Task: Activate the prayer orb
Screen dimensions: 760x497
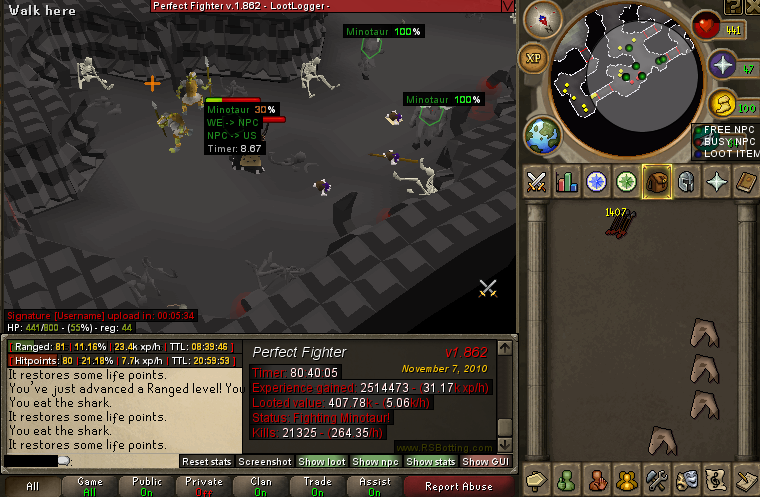Action: pos(723,65)
